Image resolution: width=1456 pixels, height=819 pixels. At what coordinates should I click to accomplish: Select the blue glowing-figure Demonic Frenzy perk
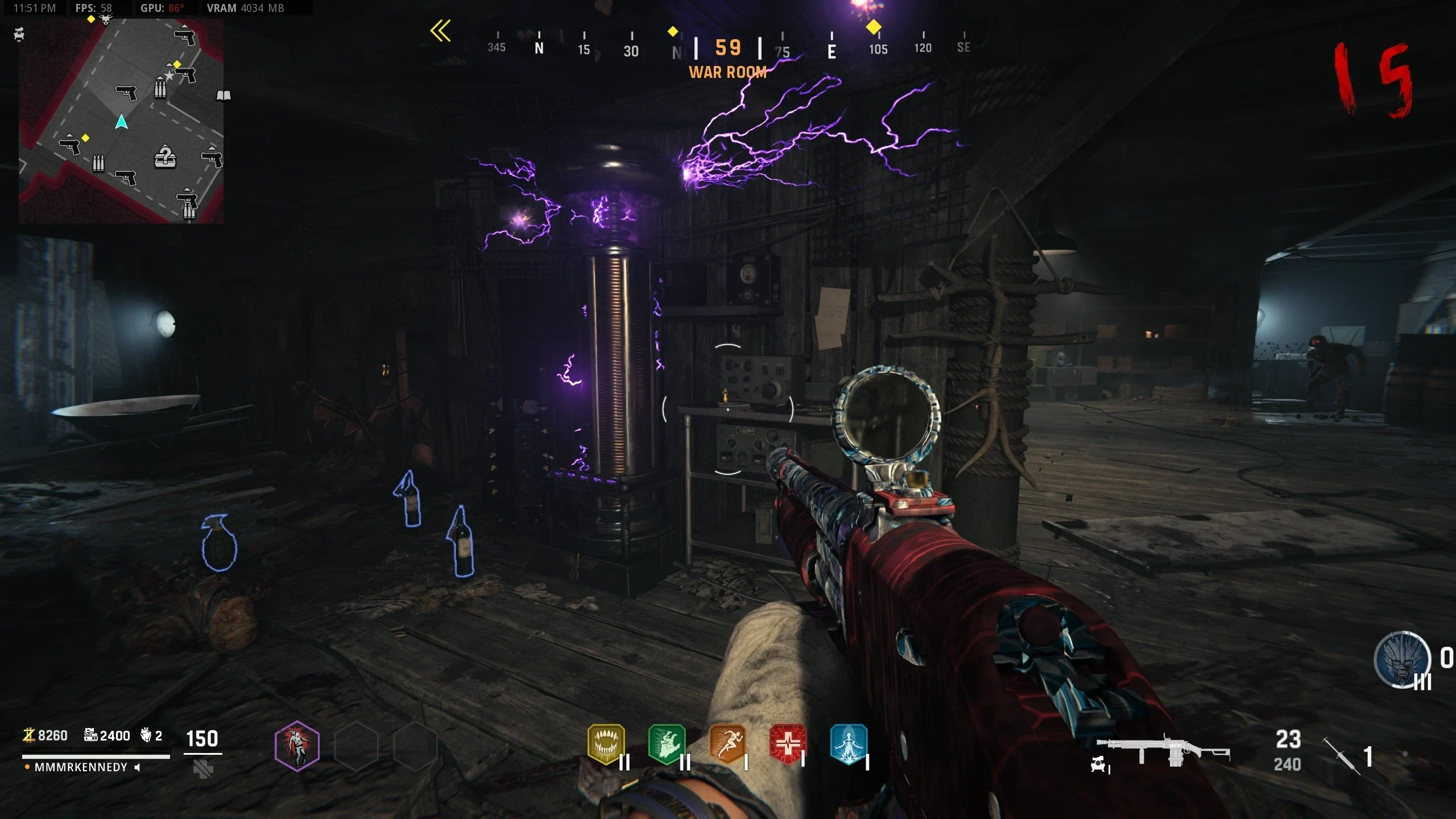click(848, 743)
